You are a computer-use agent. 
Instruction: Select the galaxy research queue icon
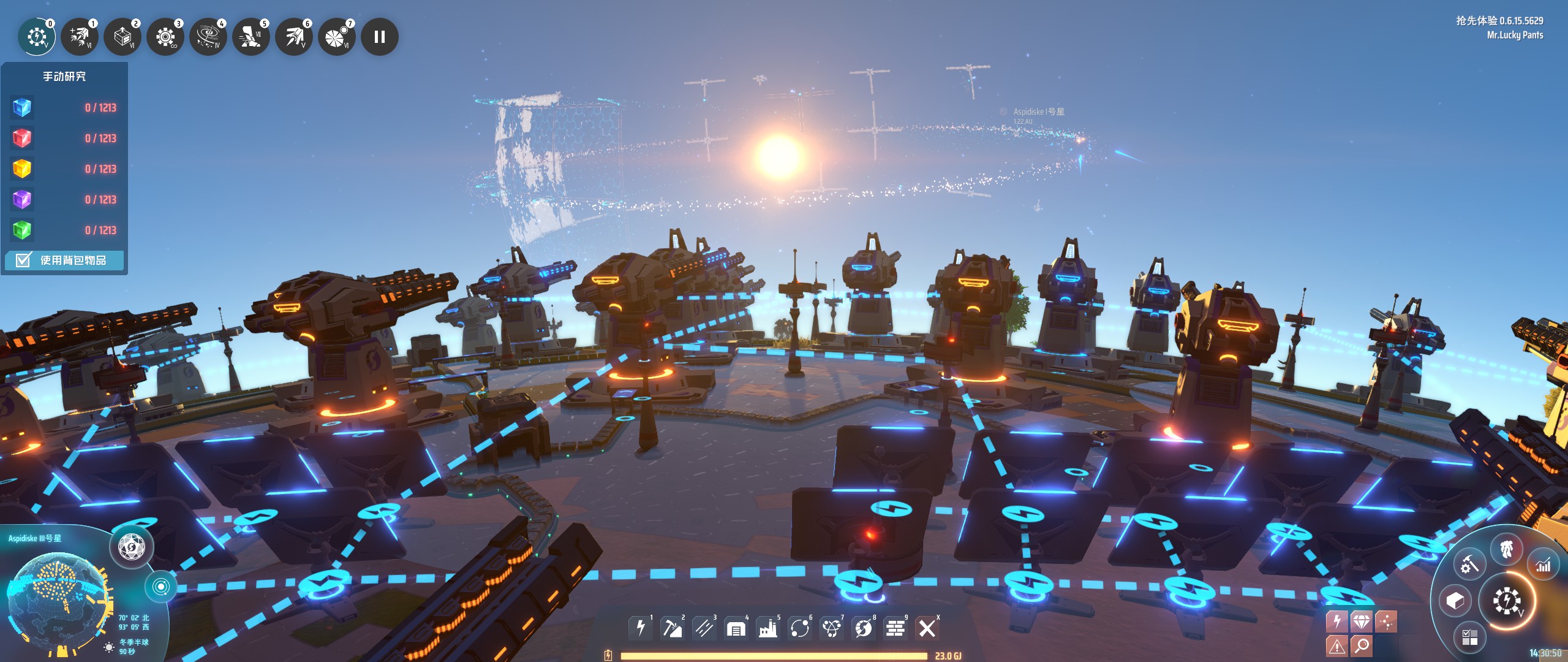point(208,37)
